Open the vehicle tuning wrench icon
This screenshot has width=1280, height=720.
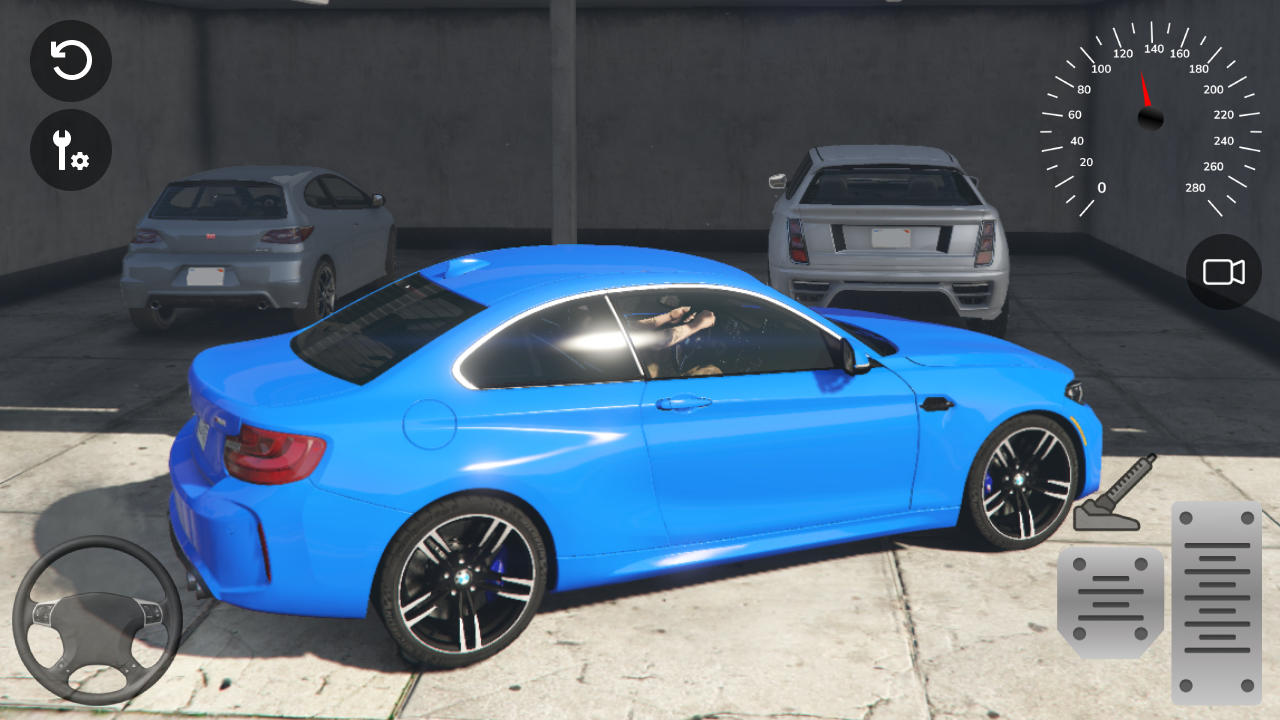(x=70, y=151)
